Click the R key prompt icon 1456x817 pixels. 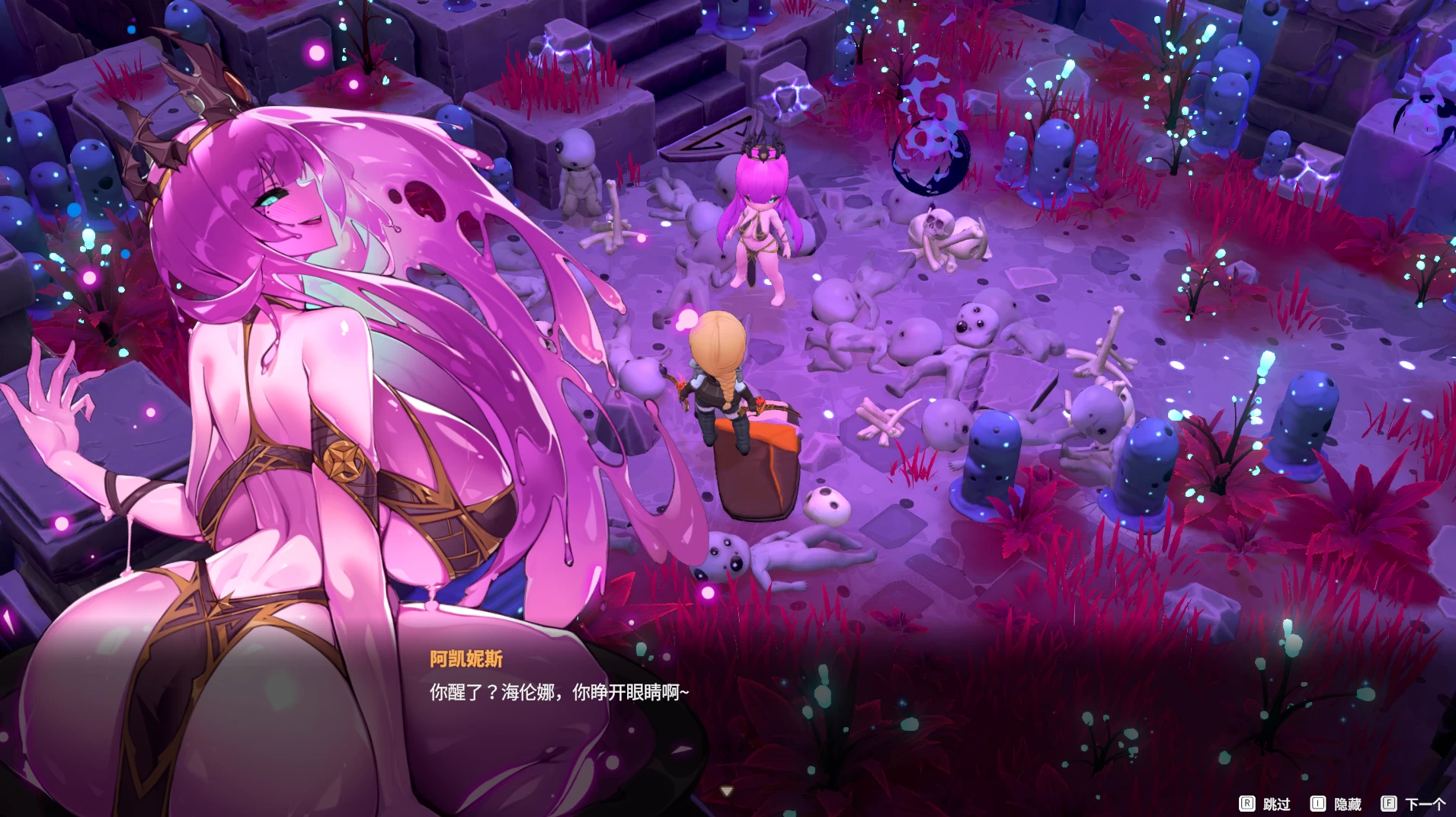1249,803
